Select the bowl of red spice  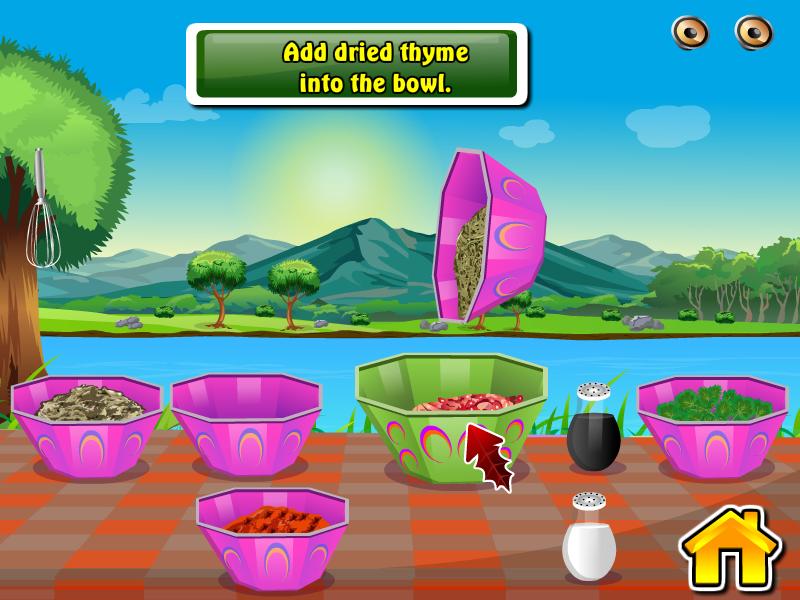(271, 535)
